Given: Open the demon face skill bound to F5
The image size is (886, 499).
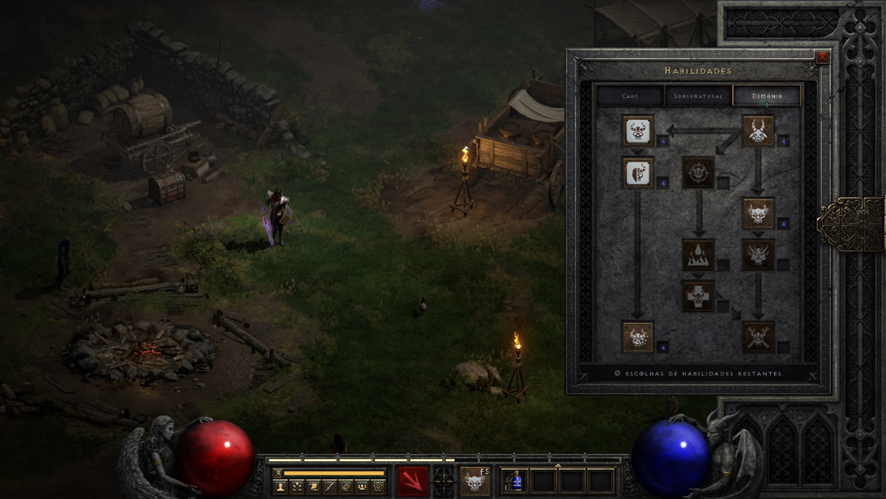Looking at the screenshot, I should tap(474, 480).
